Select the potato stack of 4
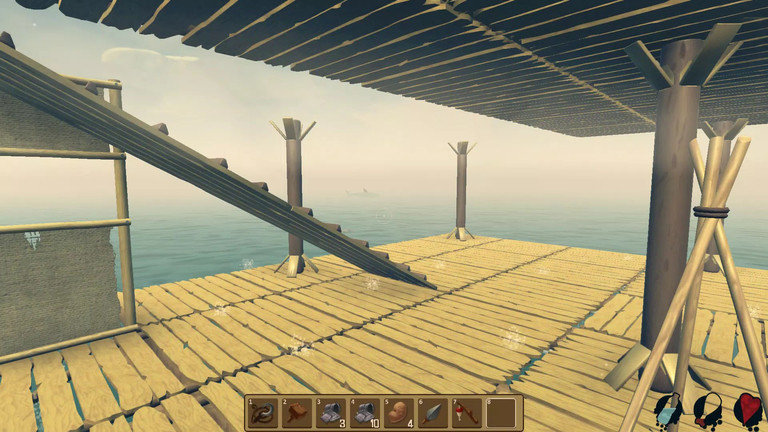This screenshot has width=768, height=432. point(399,413)
